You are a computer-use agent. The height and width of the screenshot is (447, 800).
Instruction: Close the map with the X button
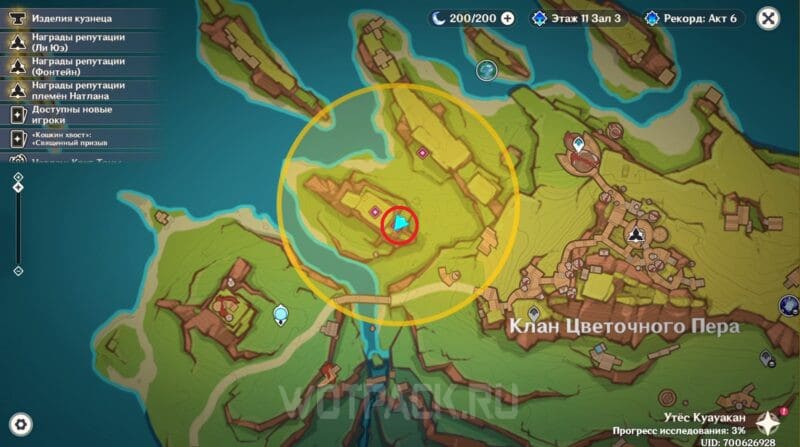[x=768, y=18]
